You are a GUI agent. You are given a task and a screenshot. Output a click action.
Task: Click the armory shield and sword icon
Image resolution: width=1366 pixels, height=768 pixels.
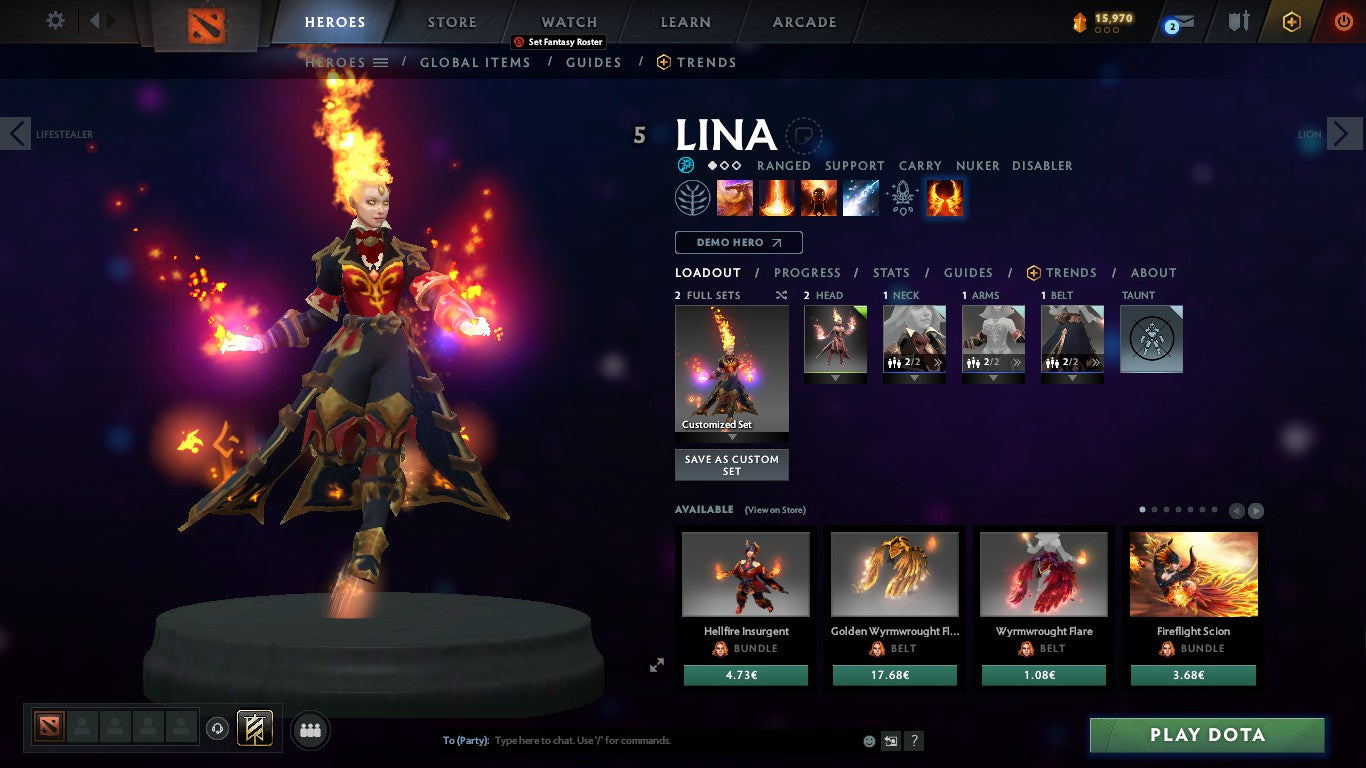1237,20
